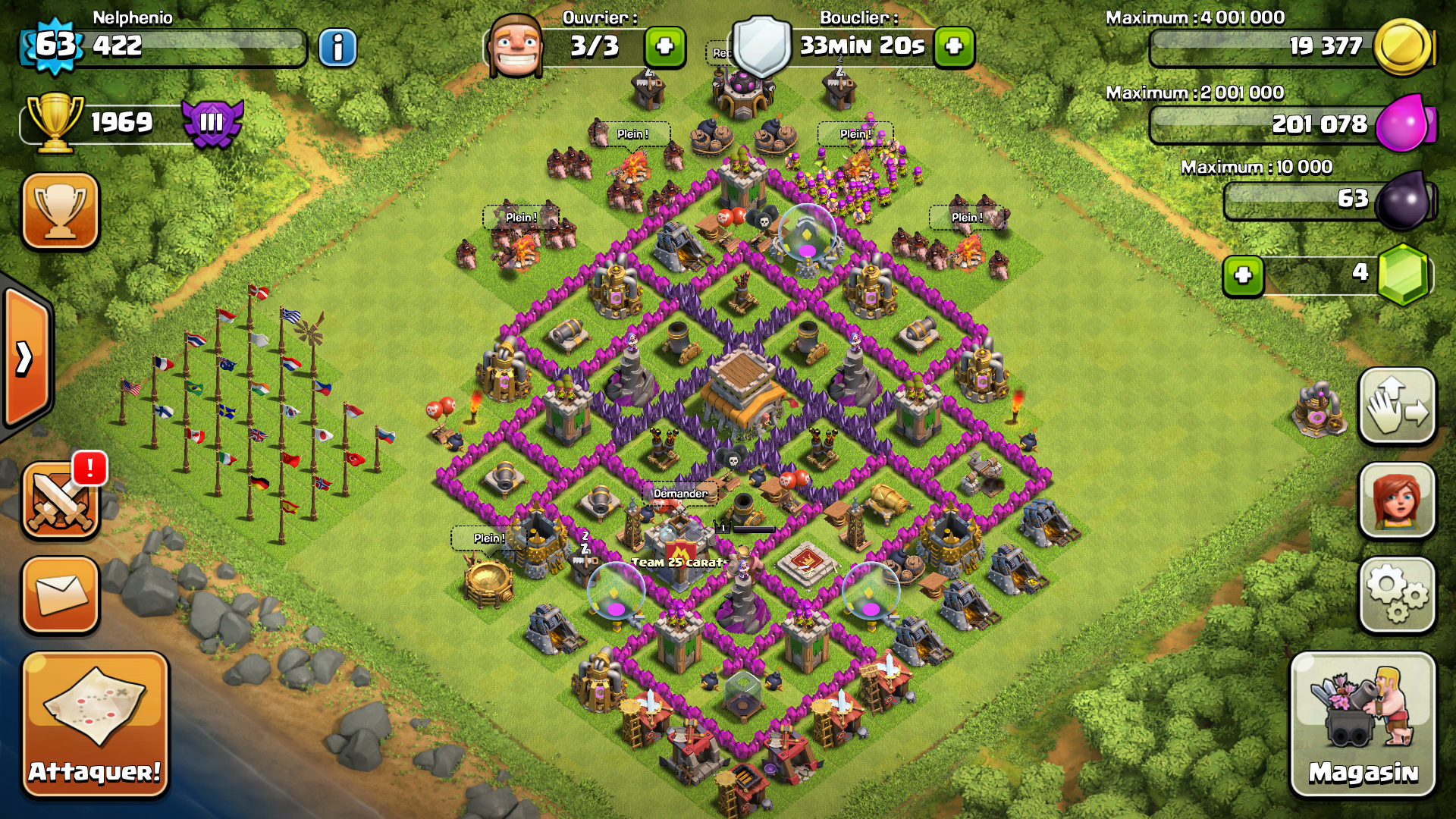Screen dimensions: 1456x819
Task: Open the settings gears menu
Action: 1397,595
